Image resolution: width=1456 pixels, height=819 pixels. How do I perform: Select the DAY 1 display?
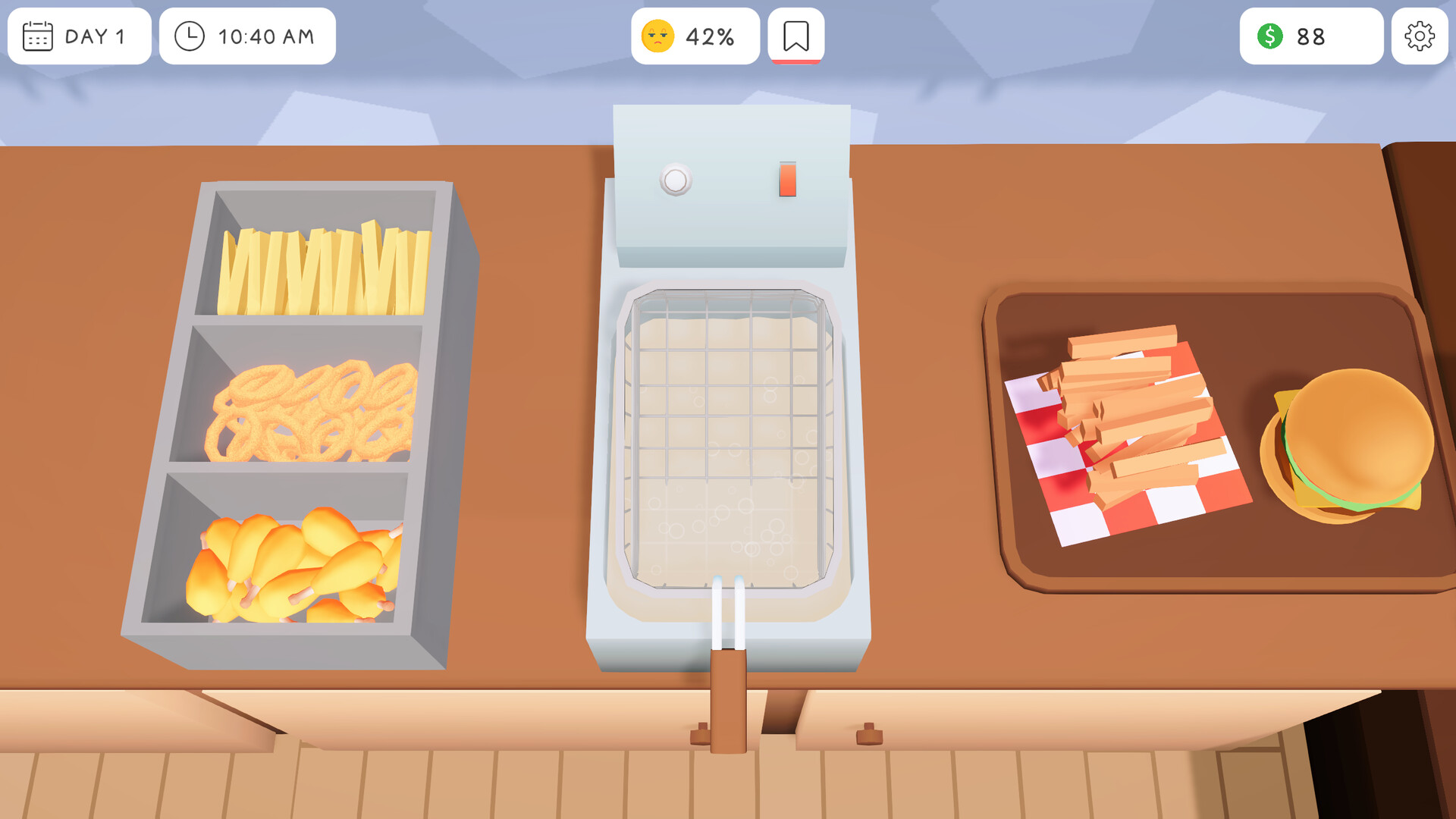(95, 36)
